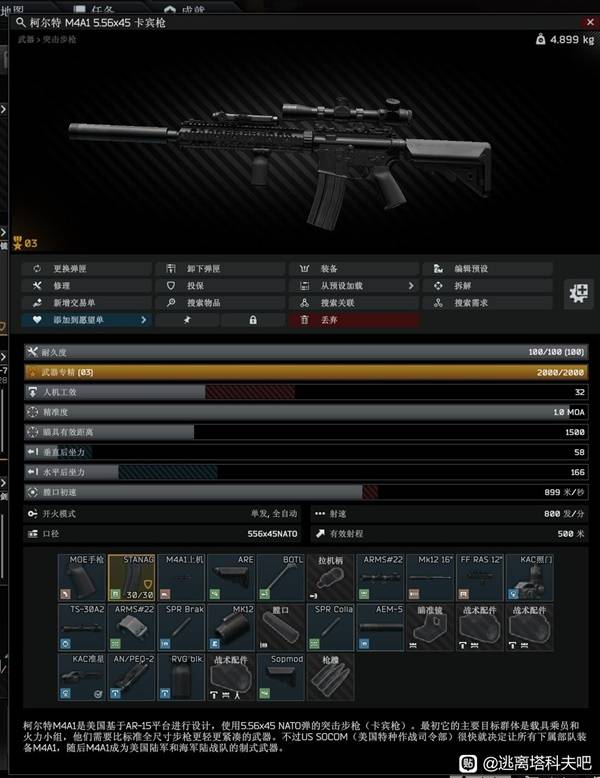Add weapon via 添加到愿望单 wishlist button
600x778 pixels.
87,320
